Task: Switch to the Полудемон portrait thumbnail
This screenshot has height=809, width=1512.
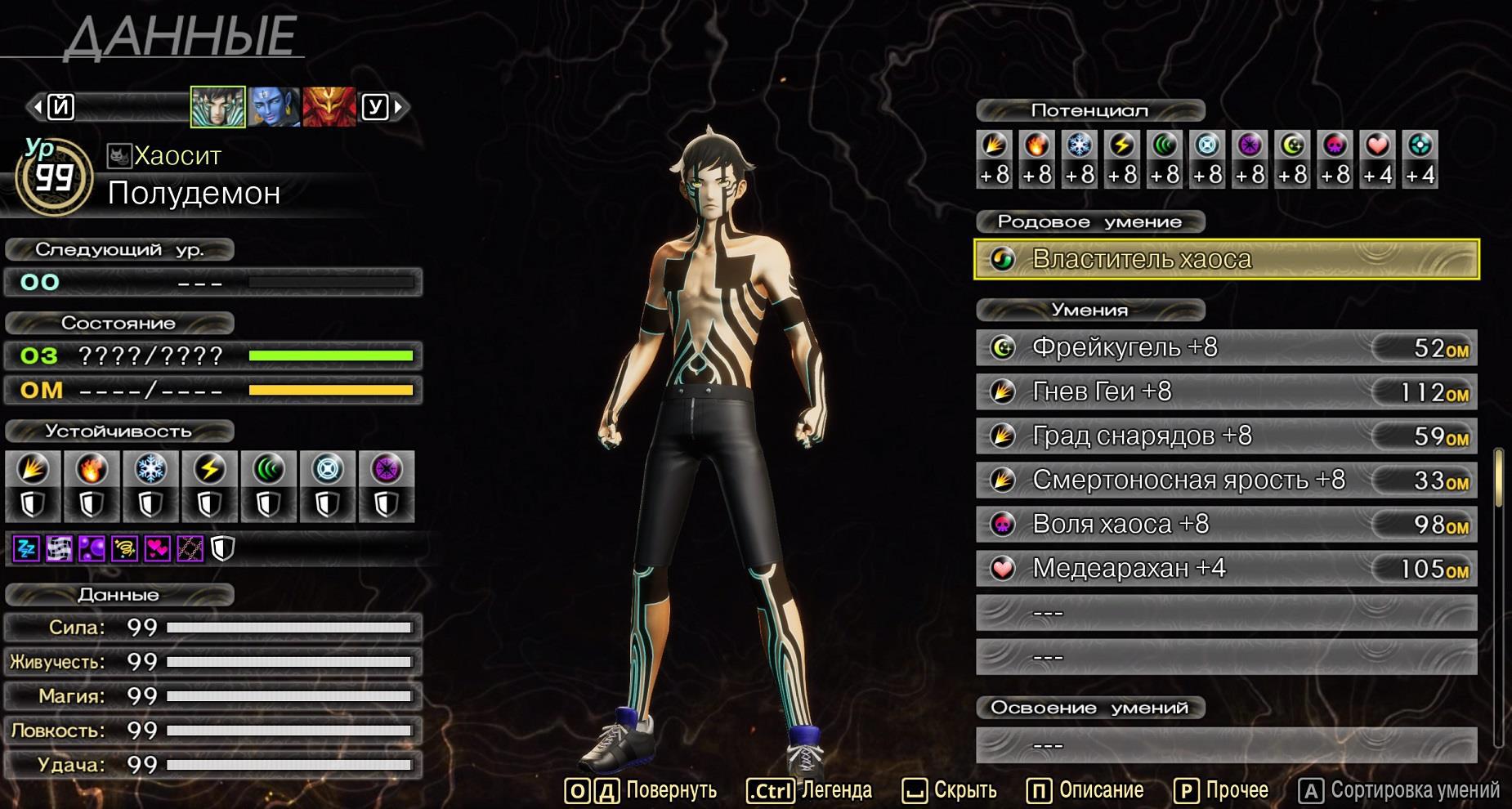Action: click(217, 107)
